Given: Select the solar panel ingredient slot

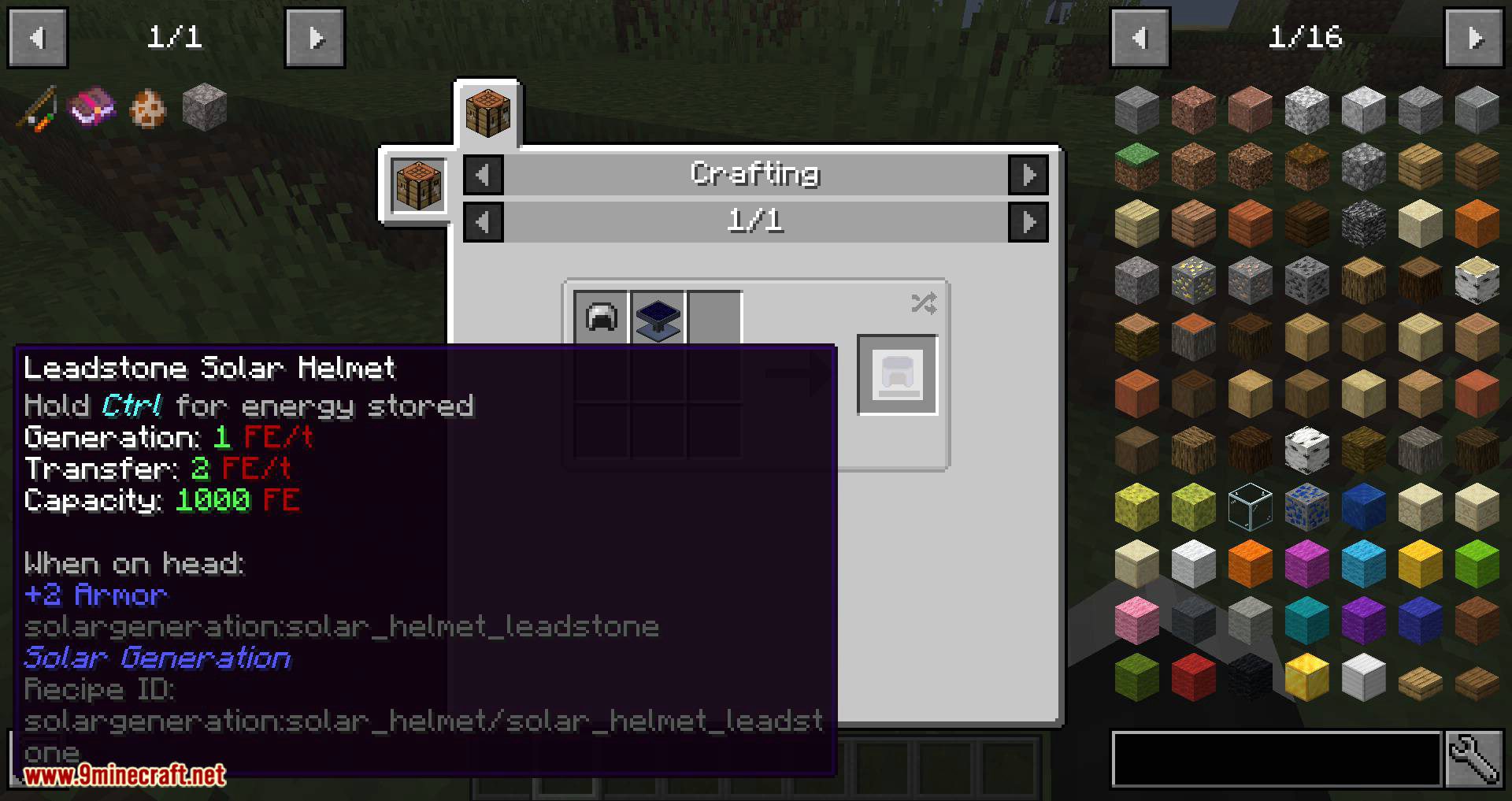Looking at the screenshot, I should point(657,318).
